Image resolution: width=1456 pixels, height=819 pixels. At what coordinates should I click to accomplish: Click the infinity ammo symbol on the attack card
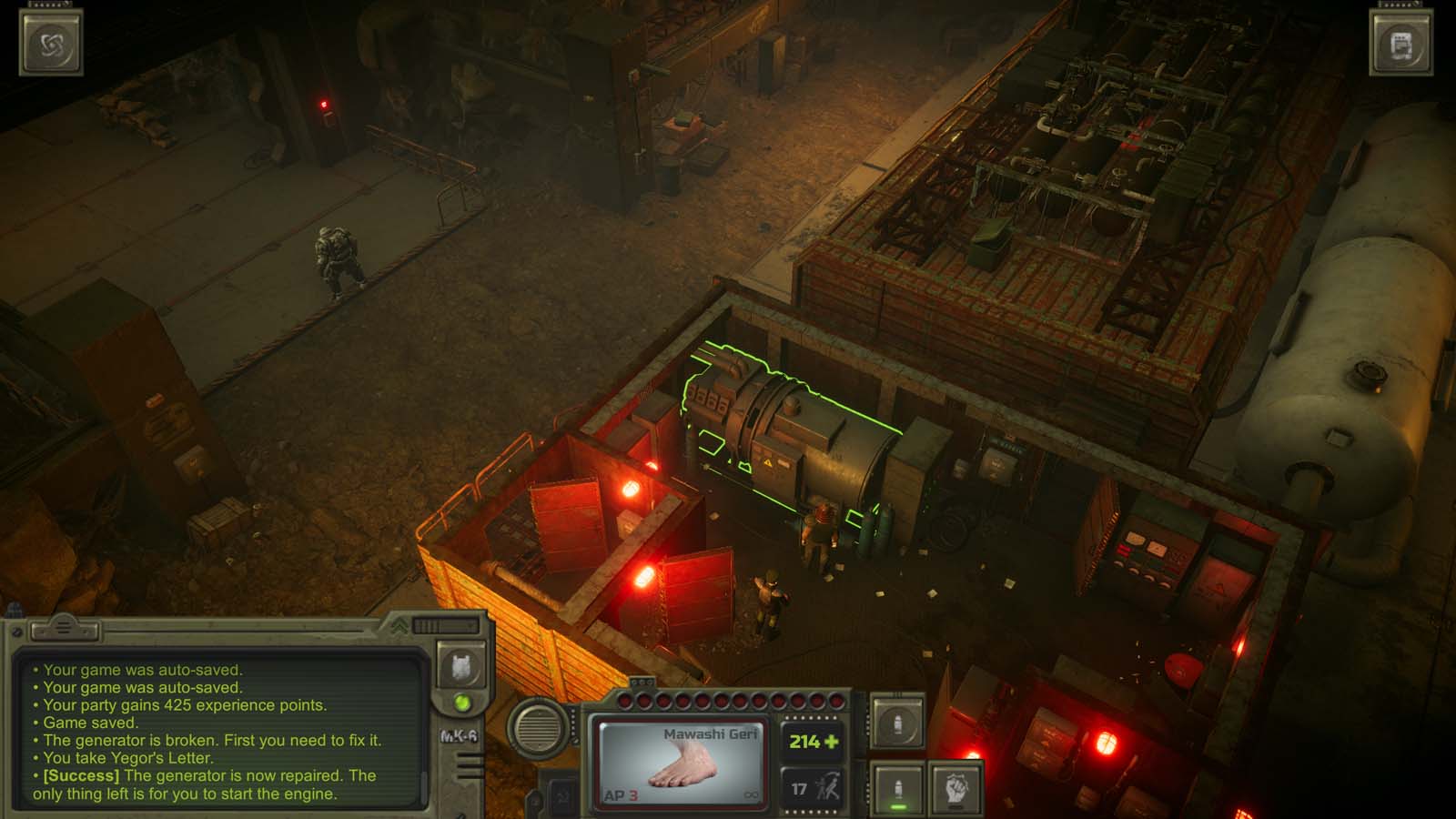point(751,794)
